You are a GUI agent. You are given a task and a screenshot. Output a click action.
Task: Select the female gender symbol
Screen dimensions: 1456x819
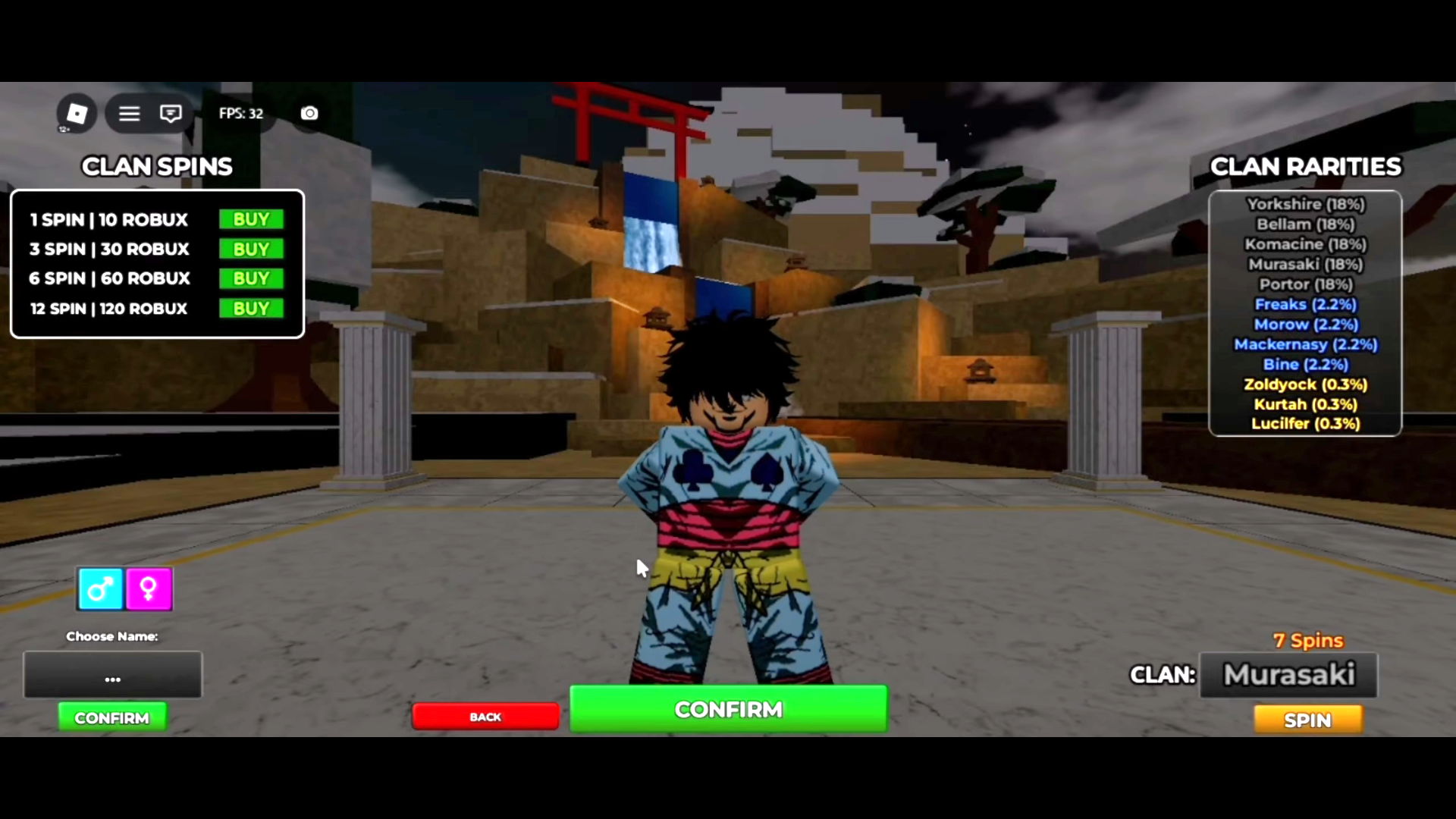149,588
